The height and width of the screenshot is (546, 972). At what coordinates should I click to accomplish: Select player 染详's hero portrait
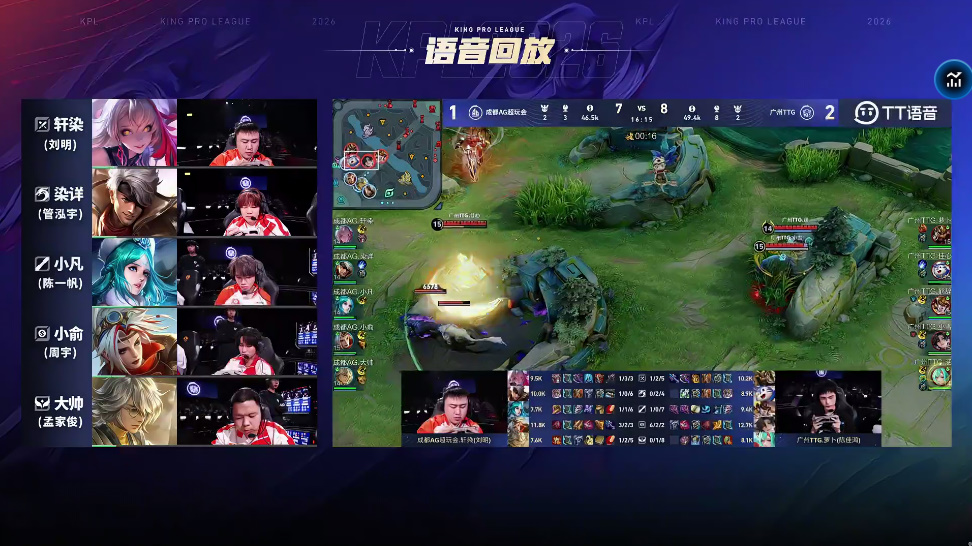[x=134, y=202]
